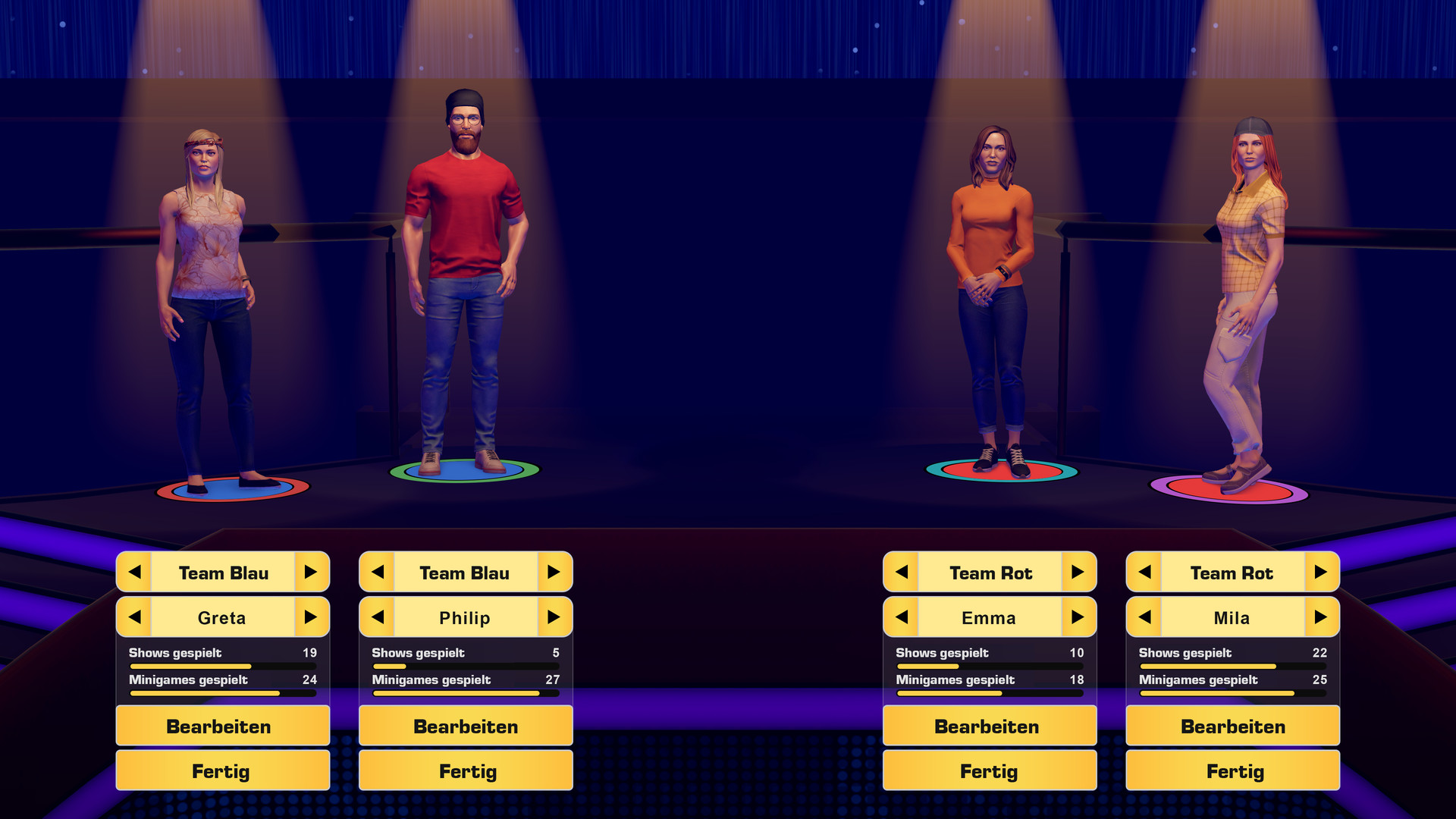Image resolution: width=1456 pixels, height=819 pixels.
Task: Select the Team Rot label in Mila's panel
Action: click(1232, 573)
